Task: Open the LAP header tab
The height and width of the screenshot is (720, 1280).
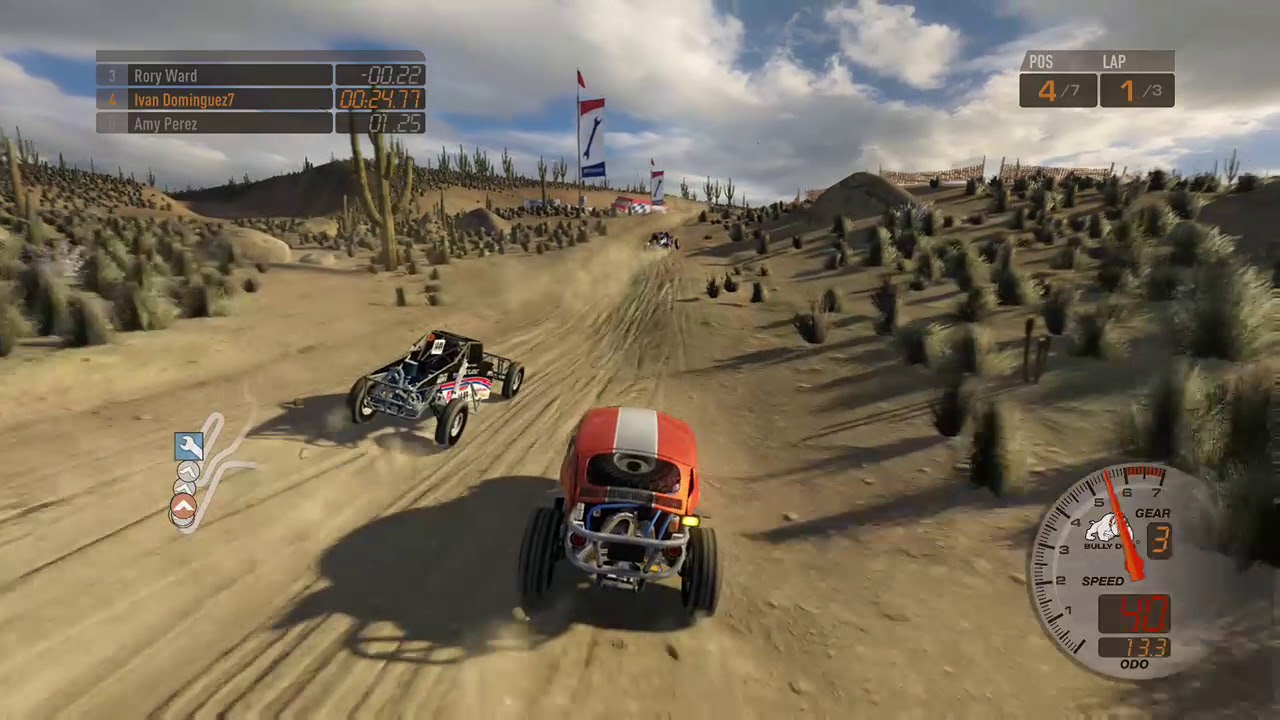Action: pyautogui.click(x=1115, y=62)
